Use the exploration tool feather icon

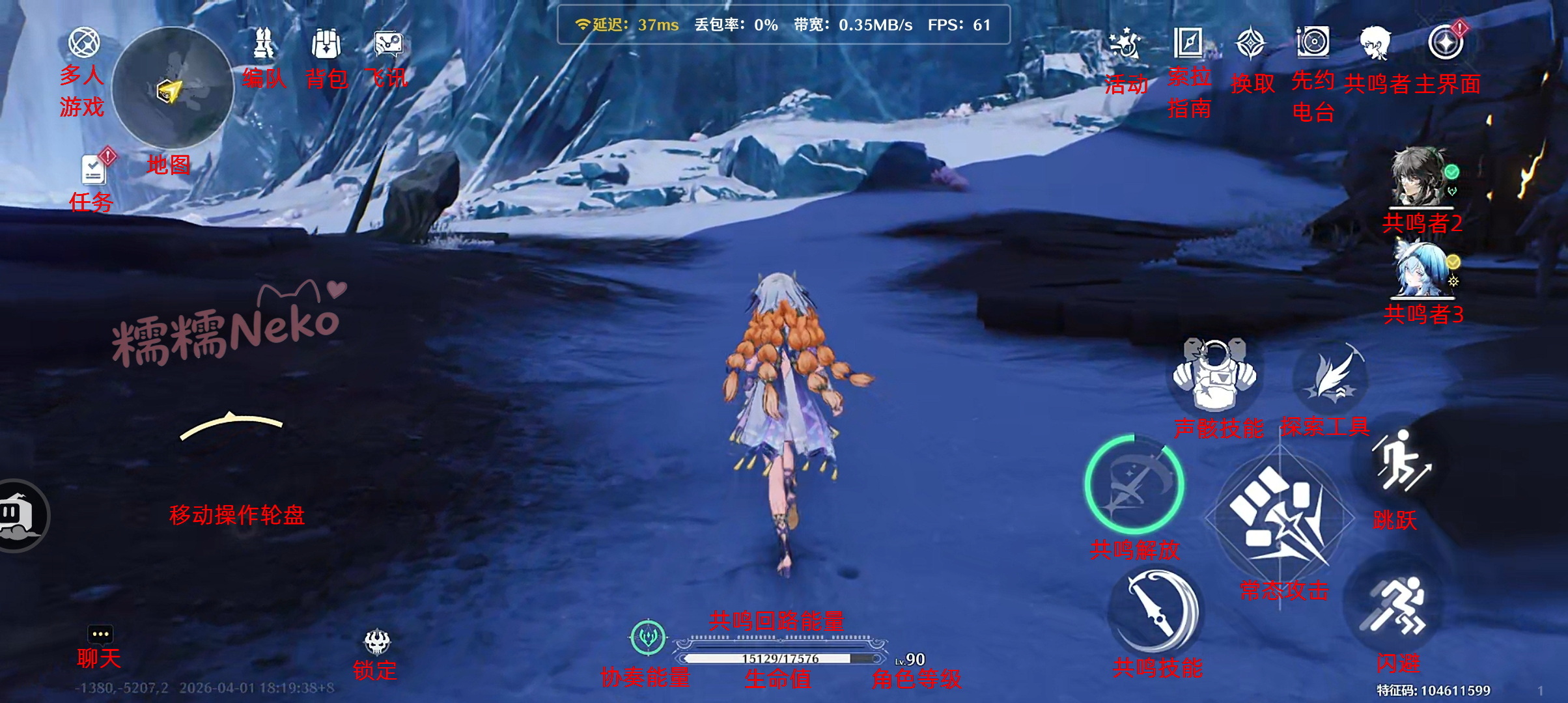tap(1330, 376)
